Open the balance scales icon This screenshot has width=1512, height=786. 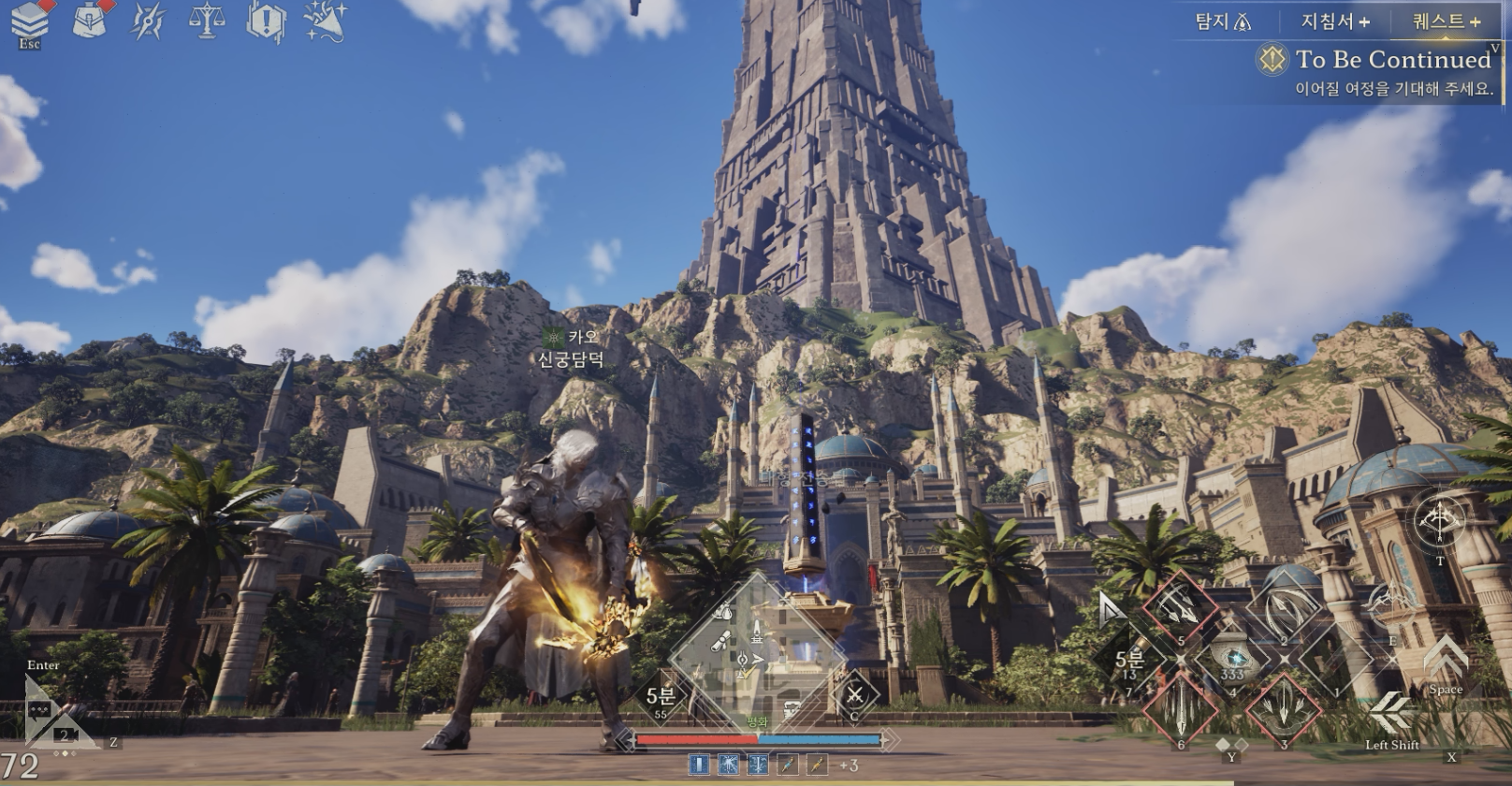pyautogui.click(x=206, y=21)
